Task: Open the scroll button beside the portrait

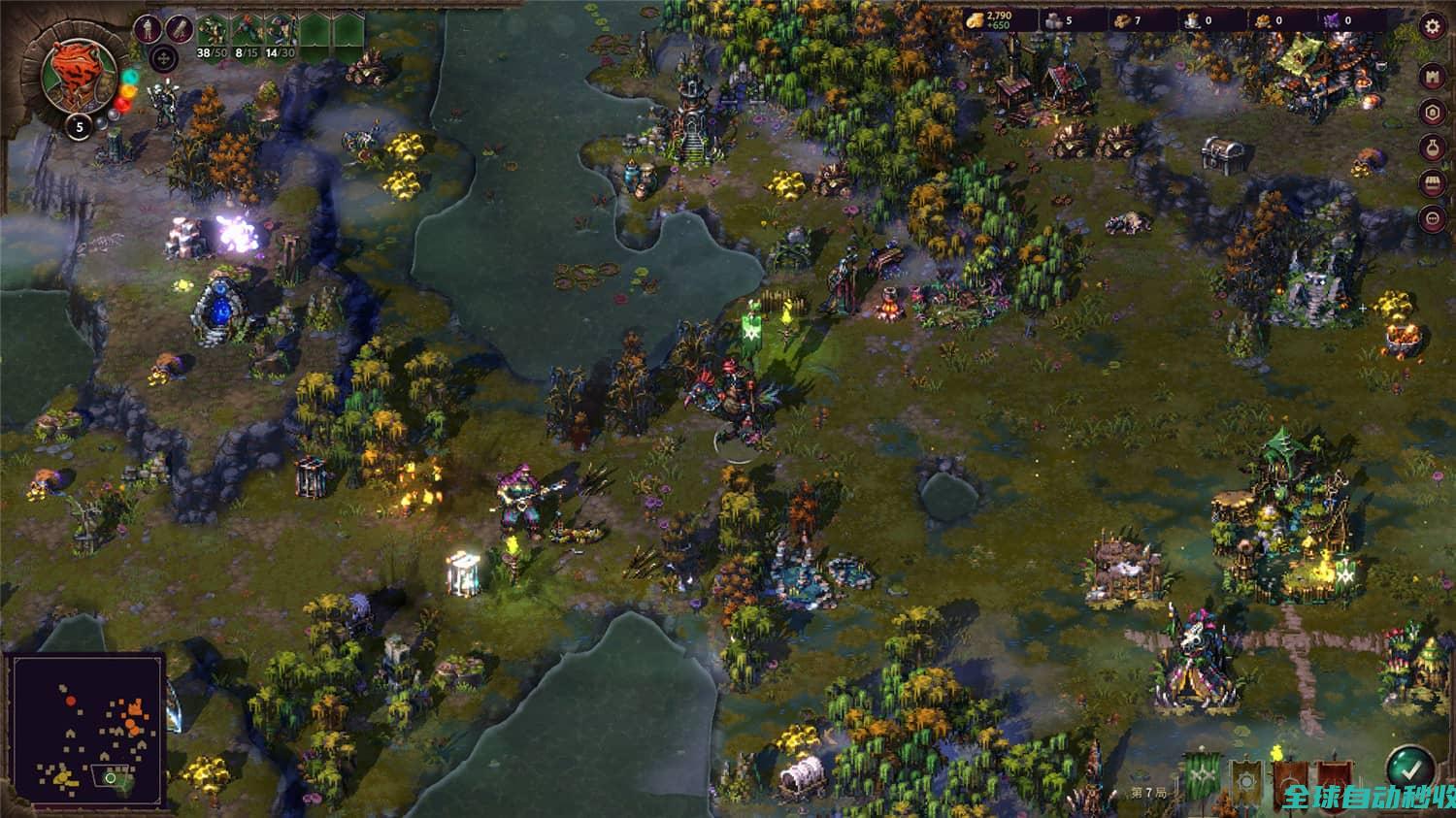Action: 179,28
